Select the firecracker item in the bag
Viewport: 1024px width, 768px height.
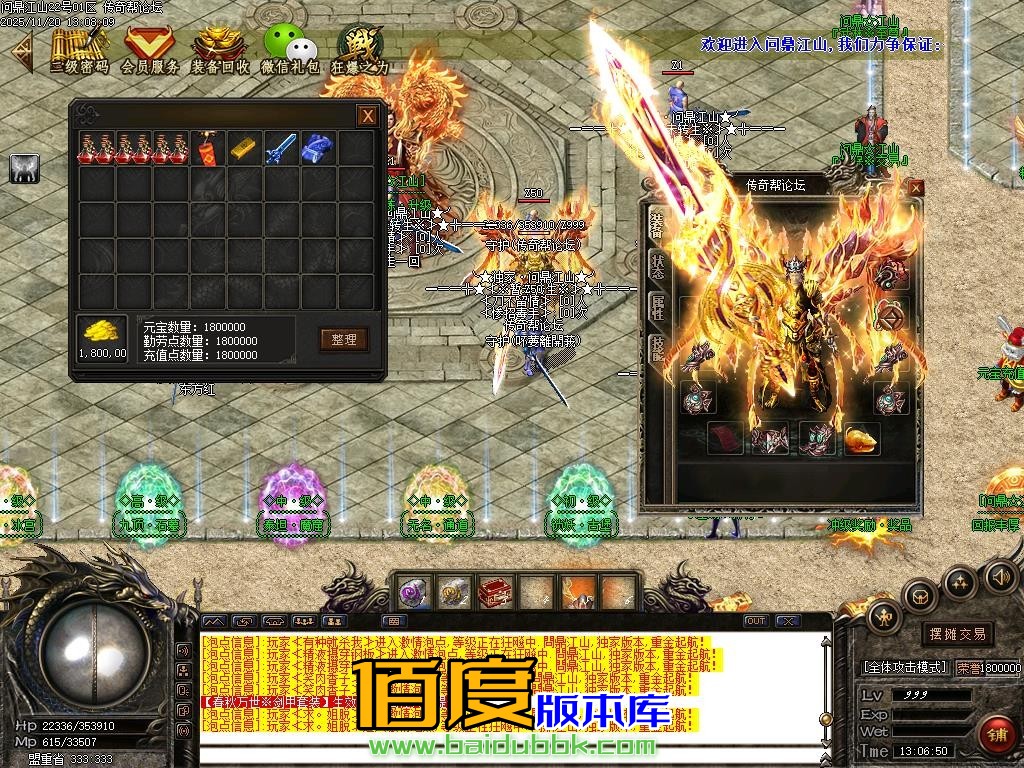(x=207, y=148)
